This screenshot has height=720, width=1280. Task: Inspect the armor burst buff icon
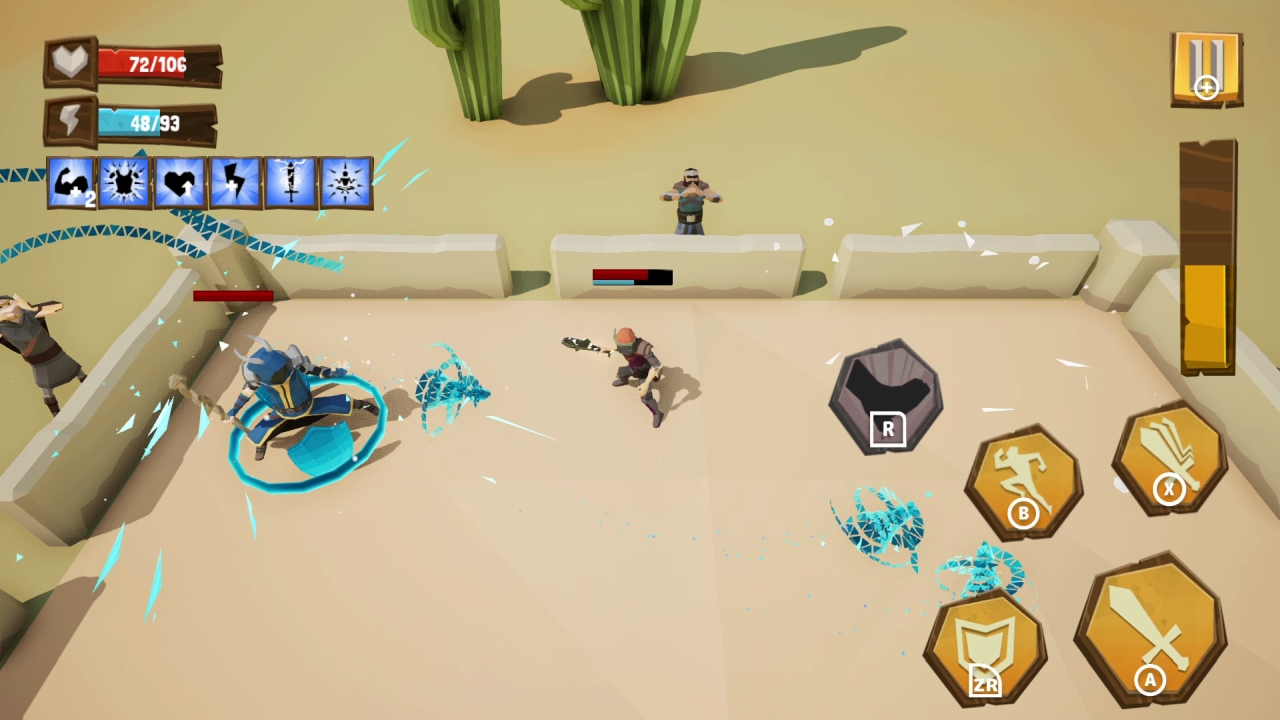coord(125,181)
